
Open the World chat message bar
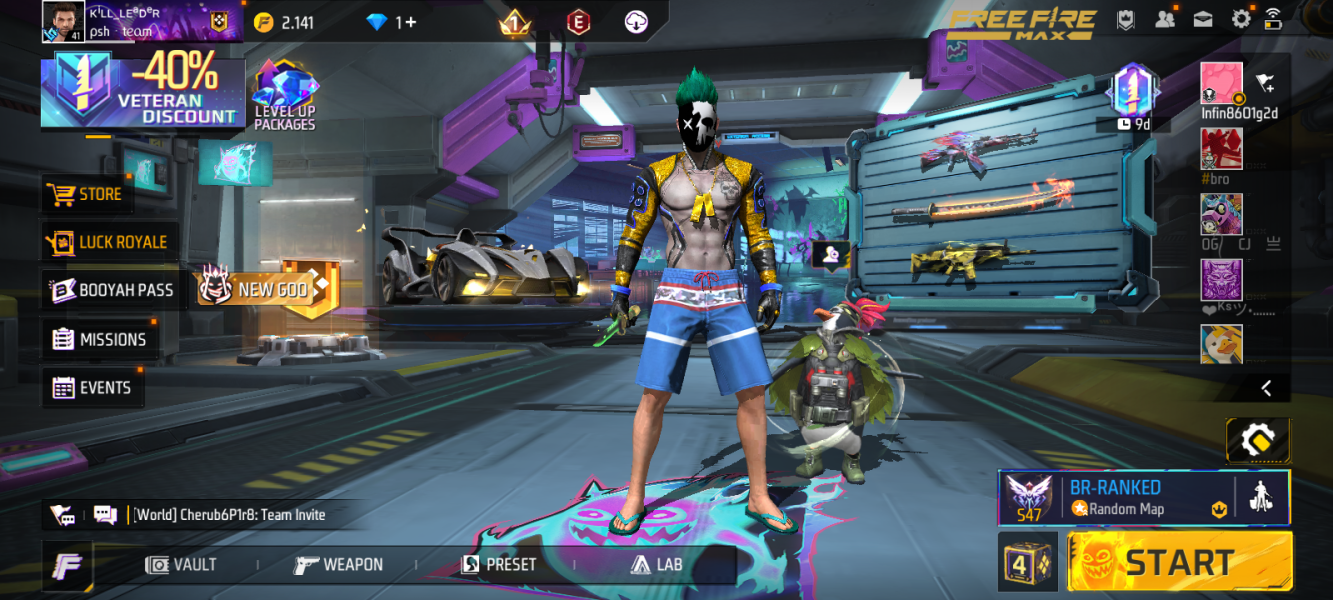click(228, 515)
